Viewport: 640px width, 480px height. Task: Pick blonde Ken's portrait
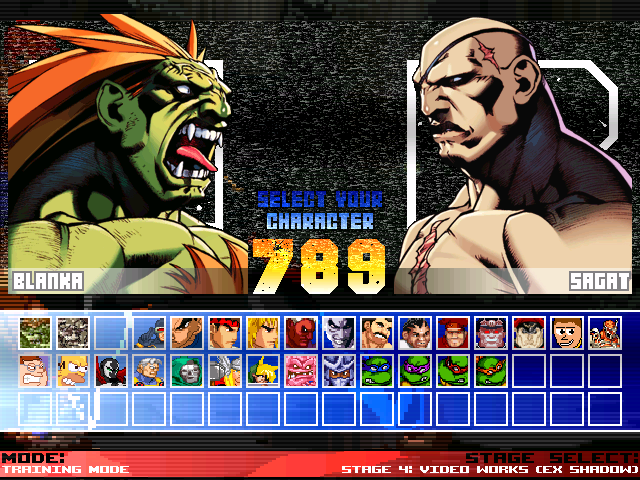(x=263, y=332)
